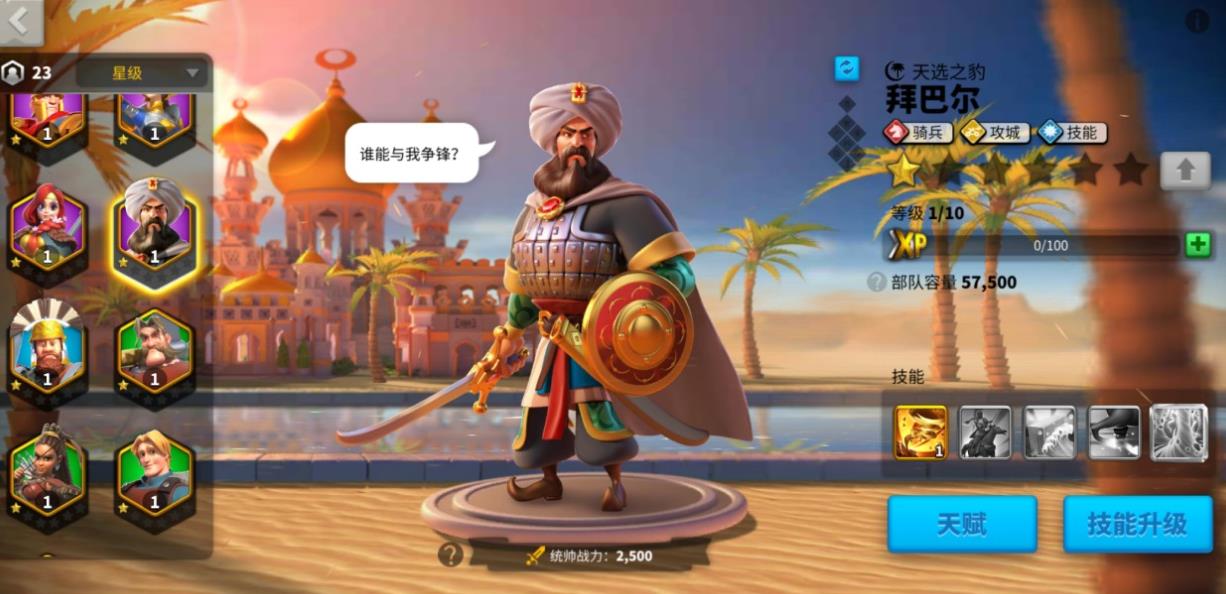1226x594 pixels.
Task: Show help for 部队容量 troop capacity
Action: pos(876,282)
